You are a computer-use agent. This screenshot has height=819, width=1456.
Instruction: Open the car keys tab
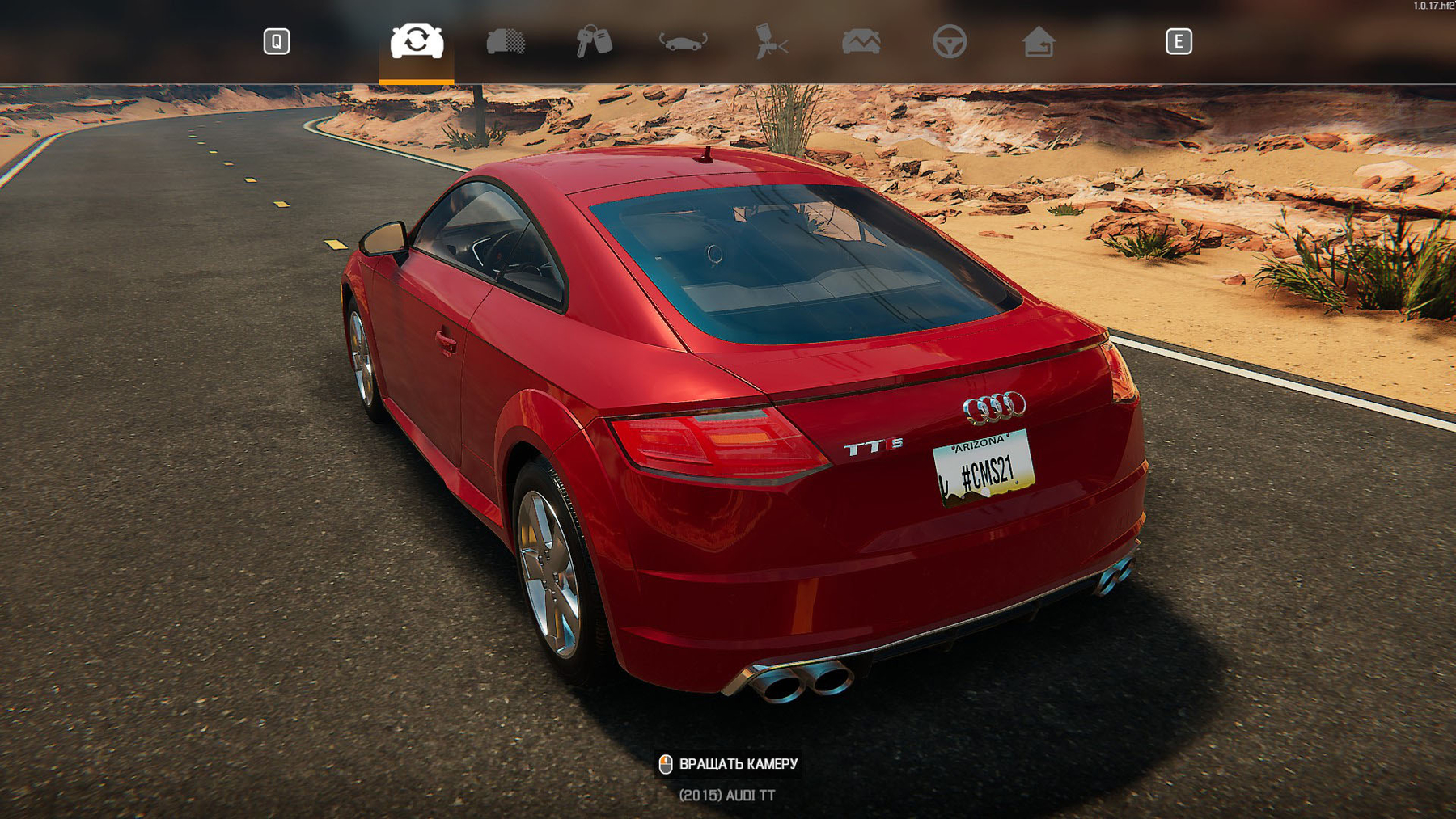(594, 41)
